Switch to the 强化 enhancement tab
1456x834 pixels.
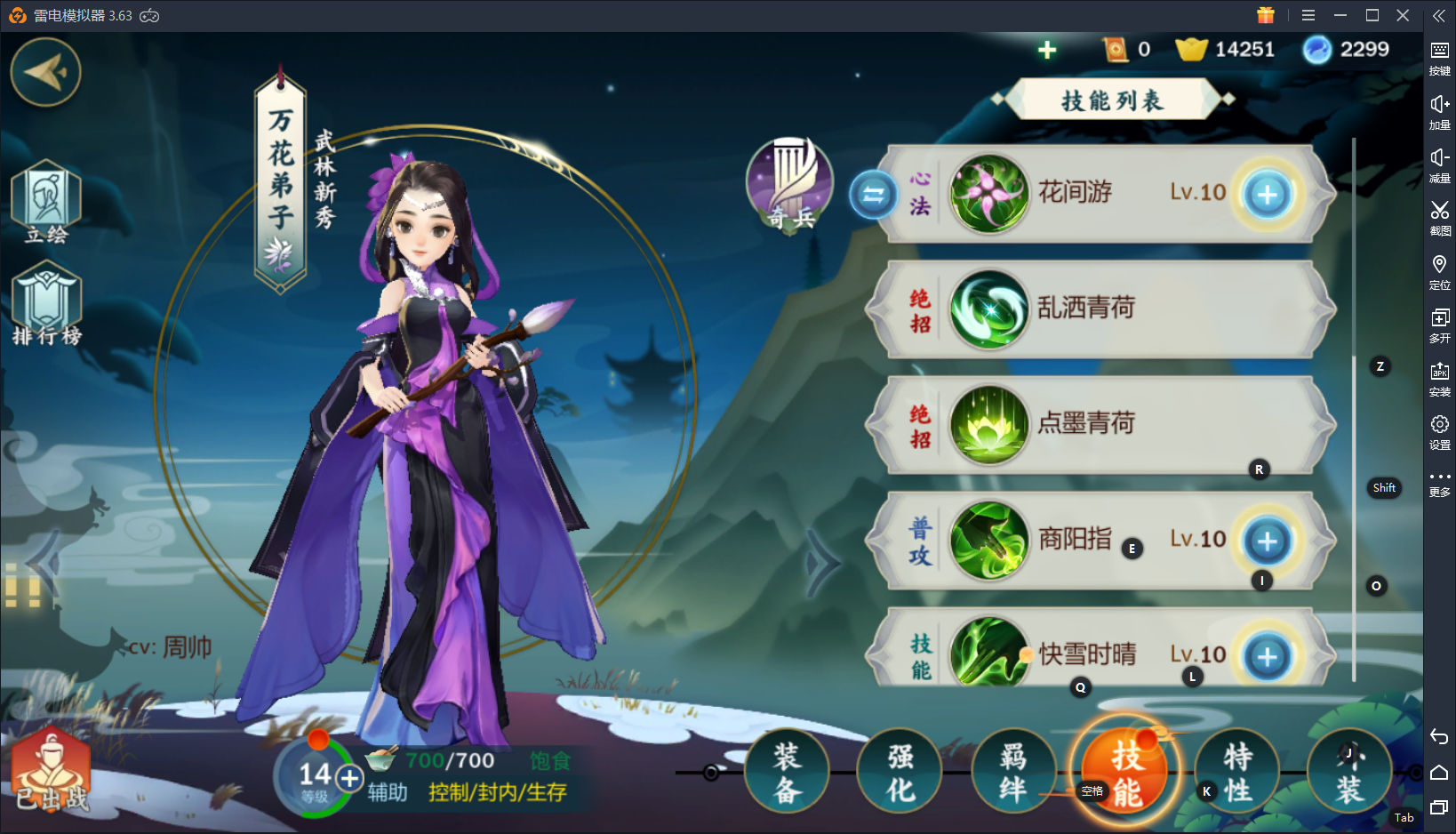(900, 773)
